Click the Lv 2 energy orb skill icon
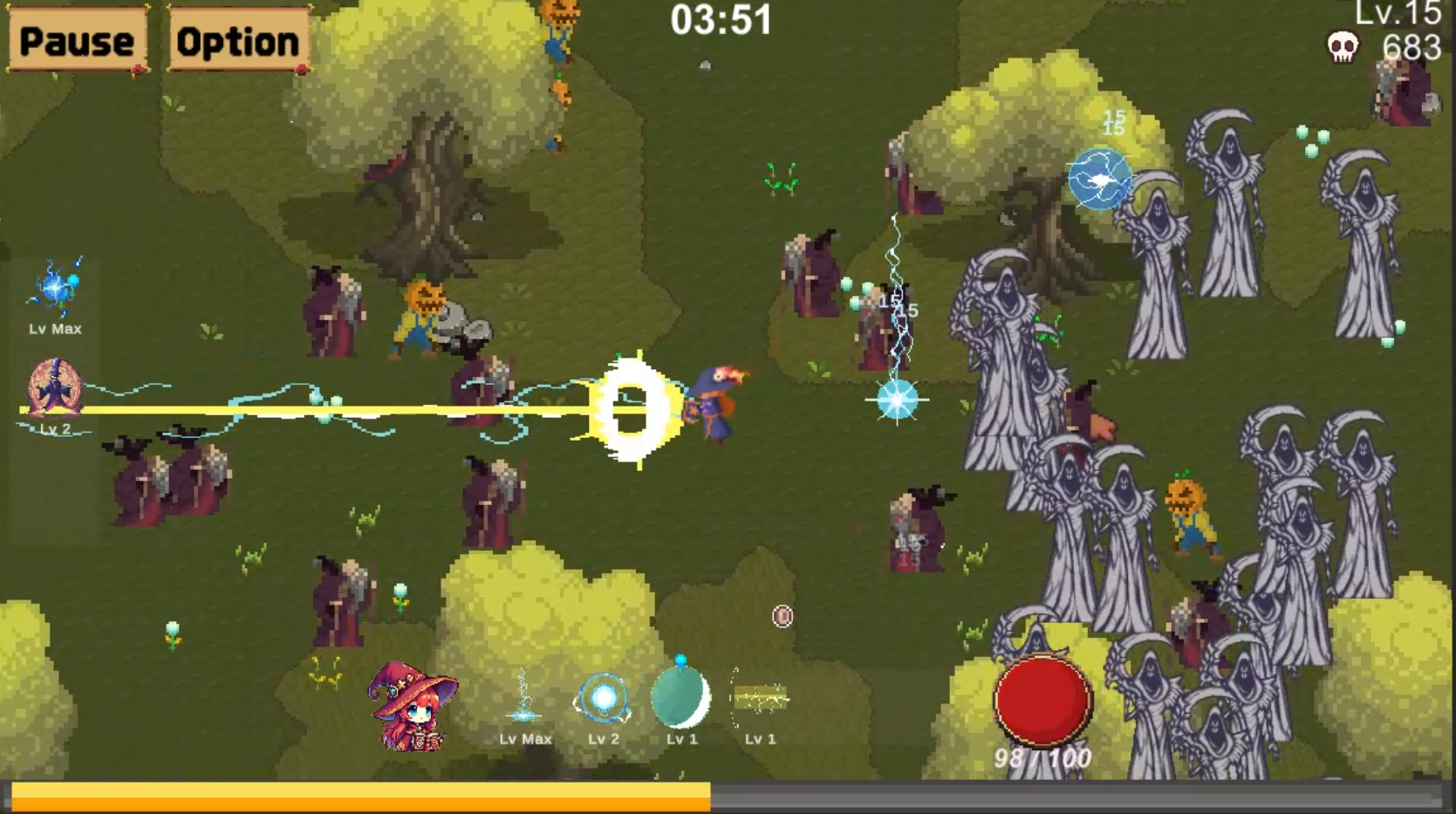The height and width of the screenshot is (814, 1456). tap(604, 698)
